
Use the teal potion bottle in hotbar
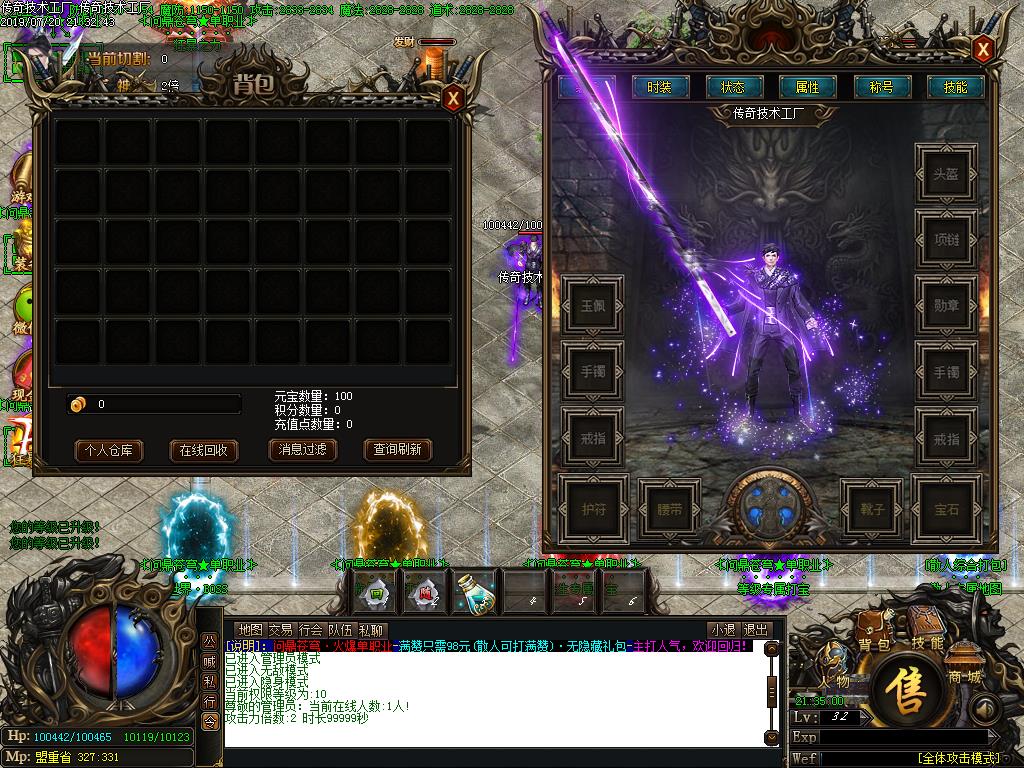point(476,592)
